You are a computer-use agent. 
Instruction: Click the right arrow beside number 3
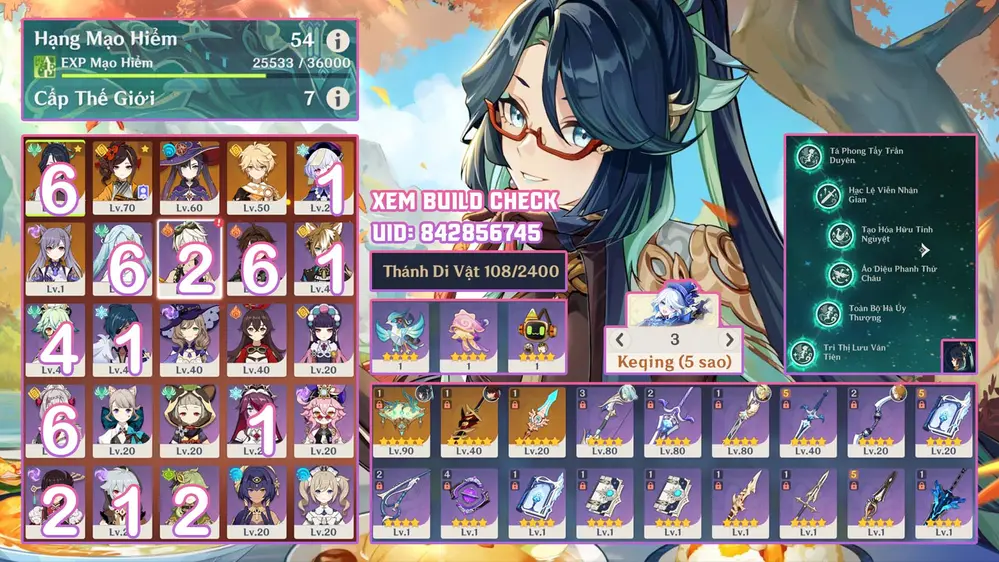pos(729,340)
